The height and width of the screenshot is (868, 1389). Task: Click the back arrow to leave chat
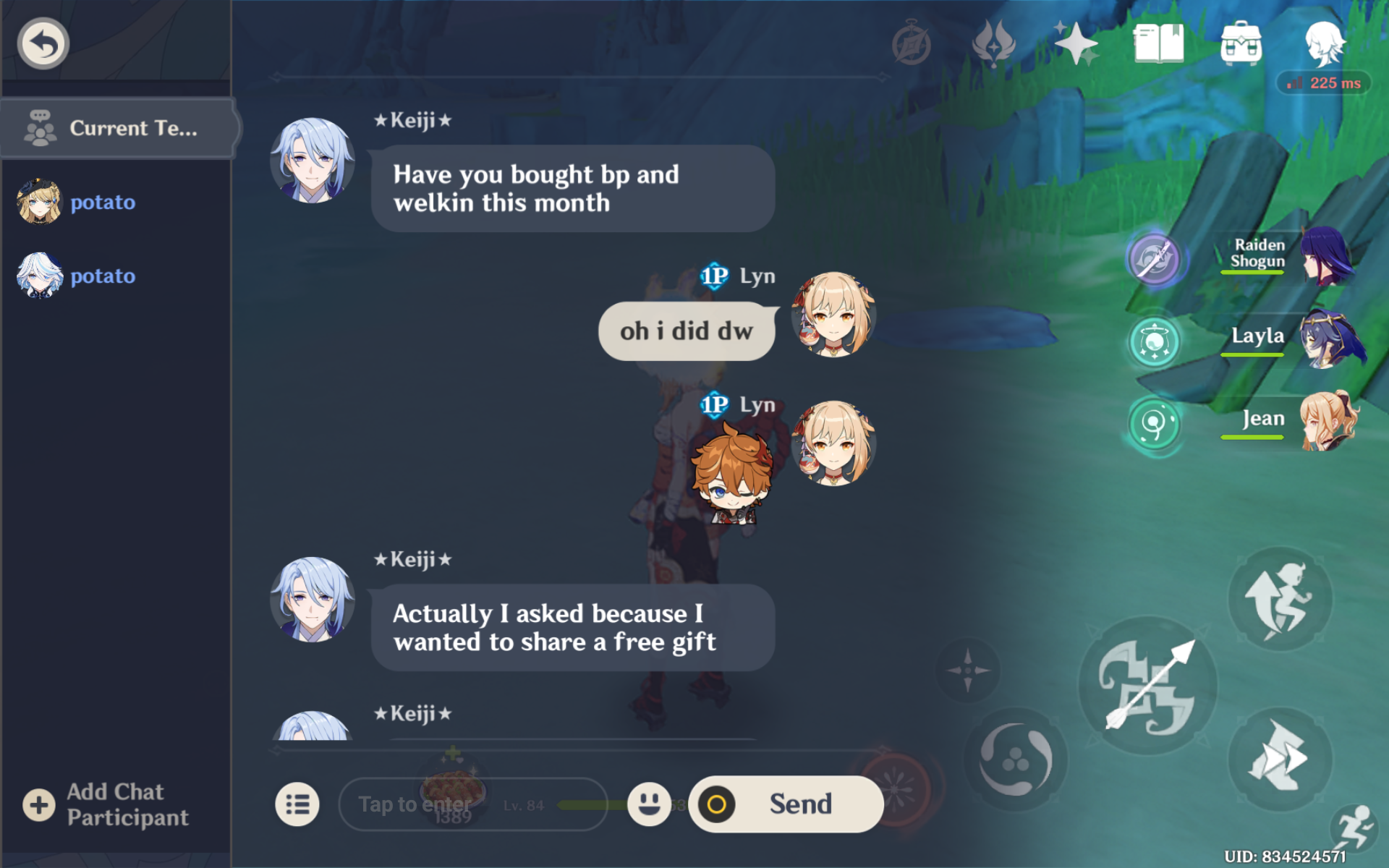42,42
